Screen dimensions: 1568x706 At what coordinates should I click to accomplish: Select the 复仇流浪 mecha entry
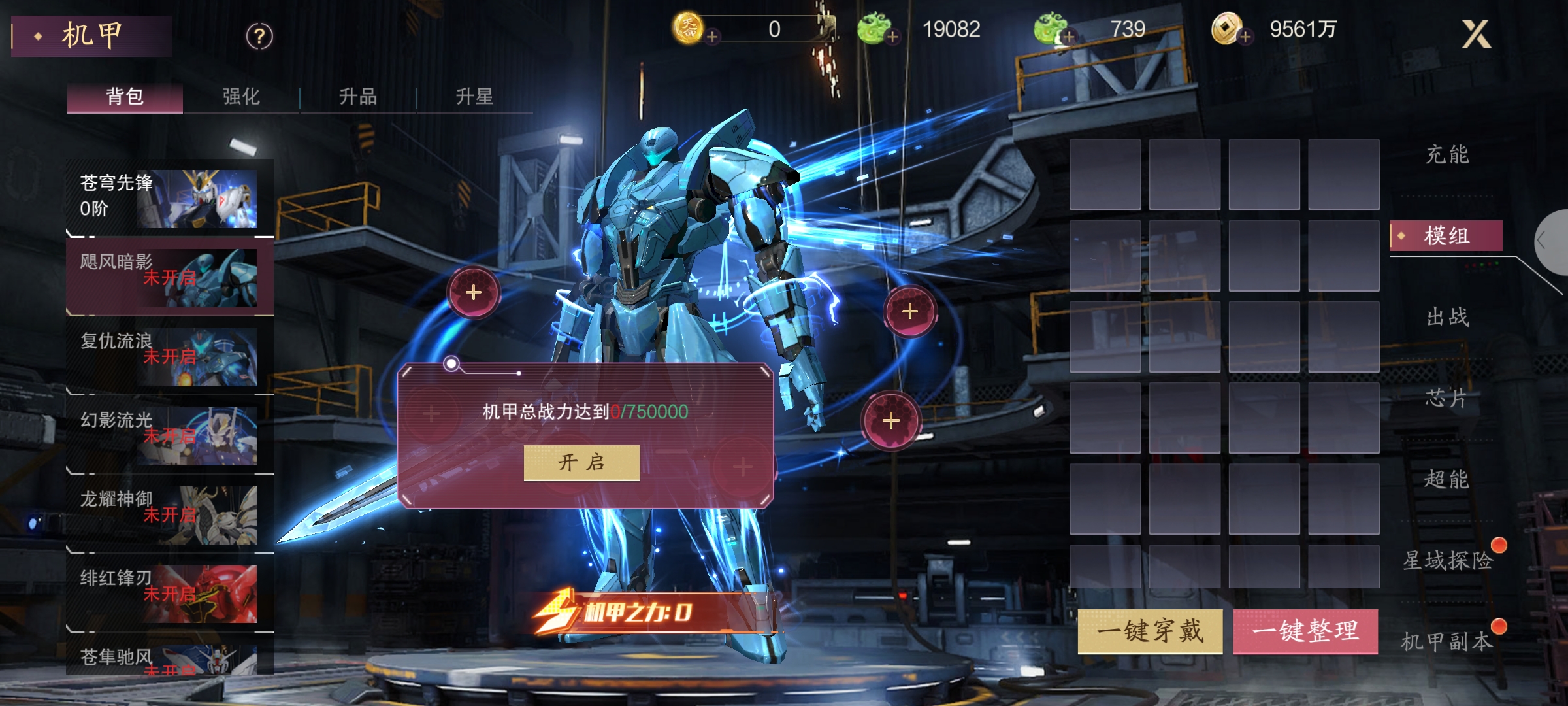pos(169,356)
